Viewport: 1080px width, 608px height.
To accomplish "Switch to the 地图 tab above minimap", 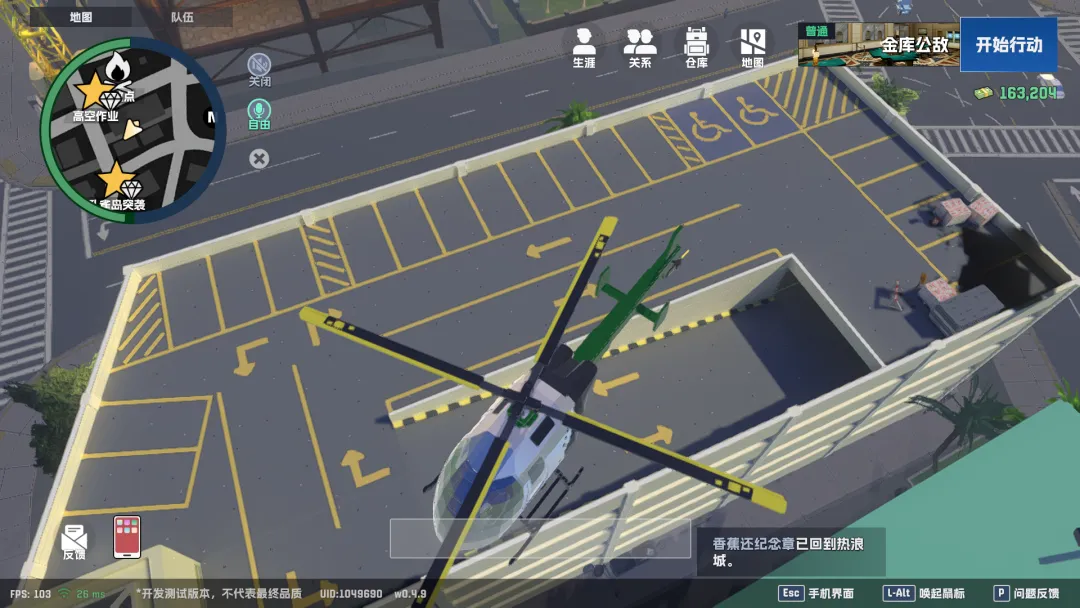I will (x=81, y=17).
